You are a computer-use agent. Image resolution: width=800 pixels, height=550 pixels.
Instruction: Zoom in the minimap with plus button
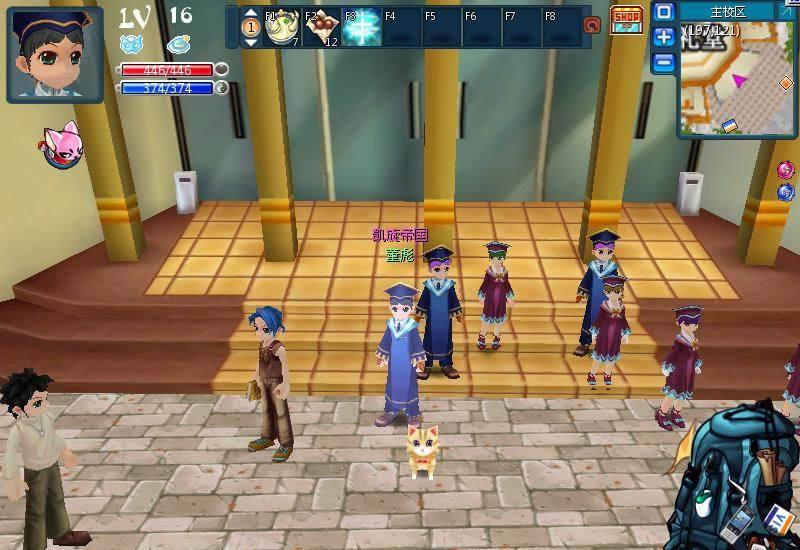point(664,38)
